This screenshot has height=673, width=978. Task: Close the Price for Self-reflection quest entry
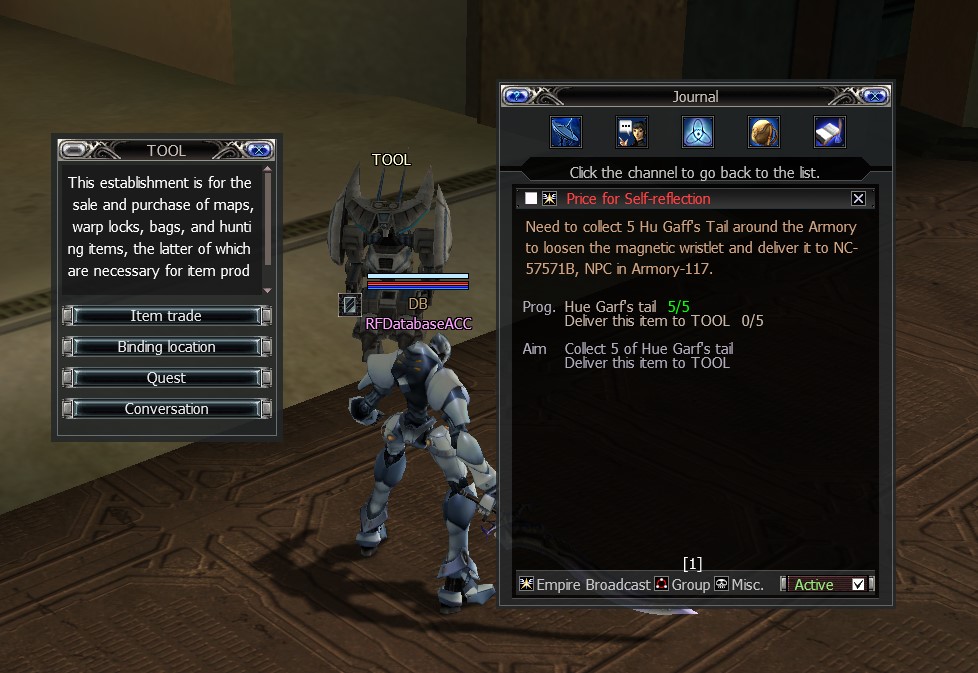pyautogui.click(x=858, y=199)
